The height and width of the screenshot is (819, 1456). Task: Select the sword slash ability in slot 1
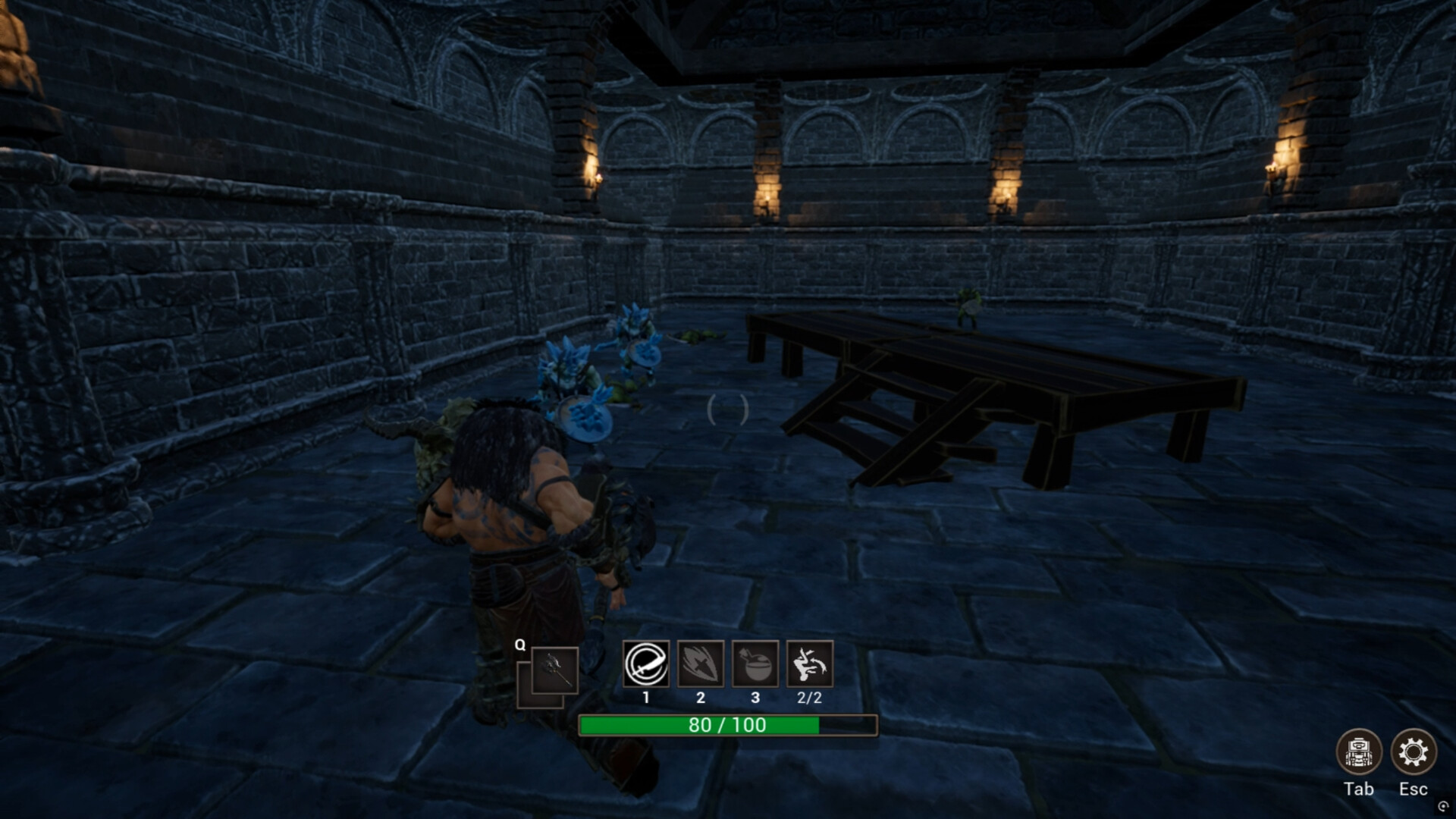point(645,665)
